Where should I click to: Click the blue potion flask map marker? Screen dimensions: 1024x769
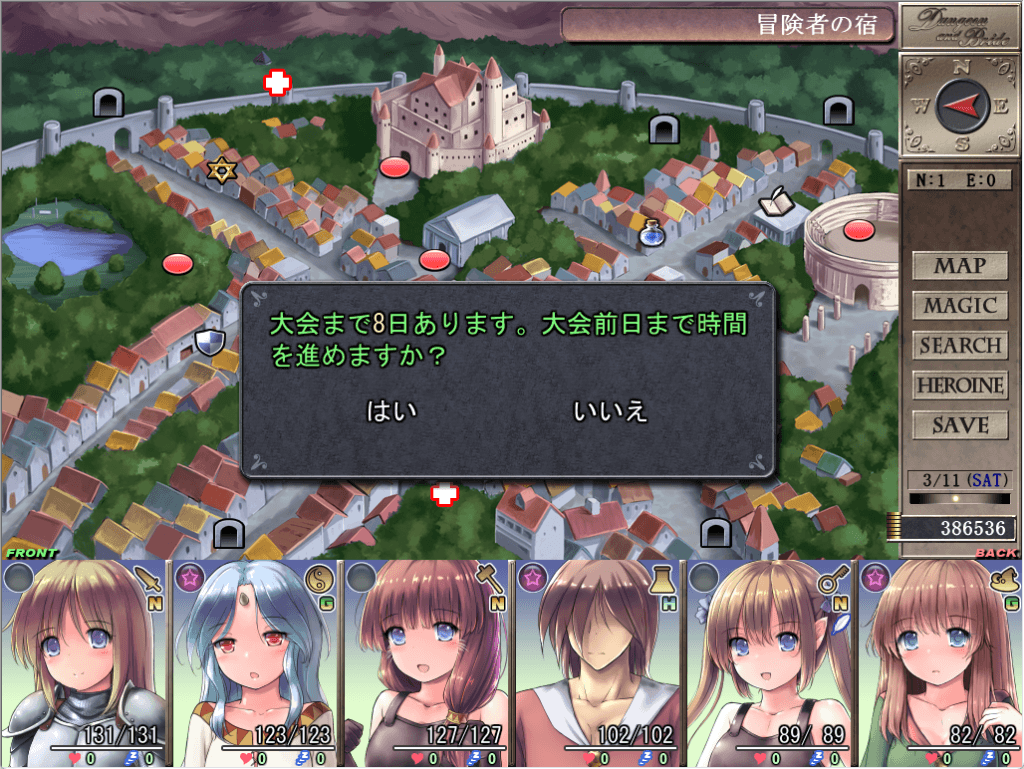651,233
